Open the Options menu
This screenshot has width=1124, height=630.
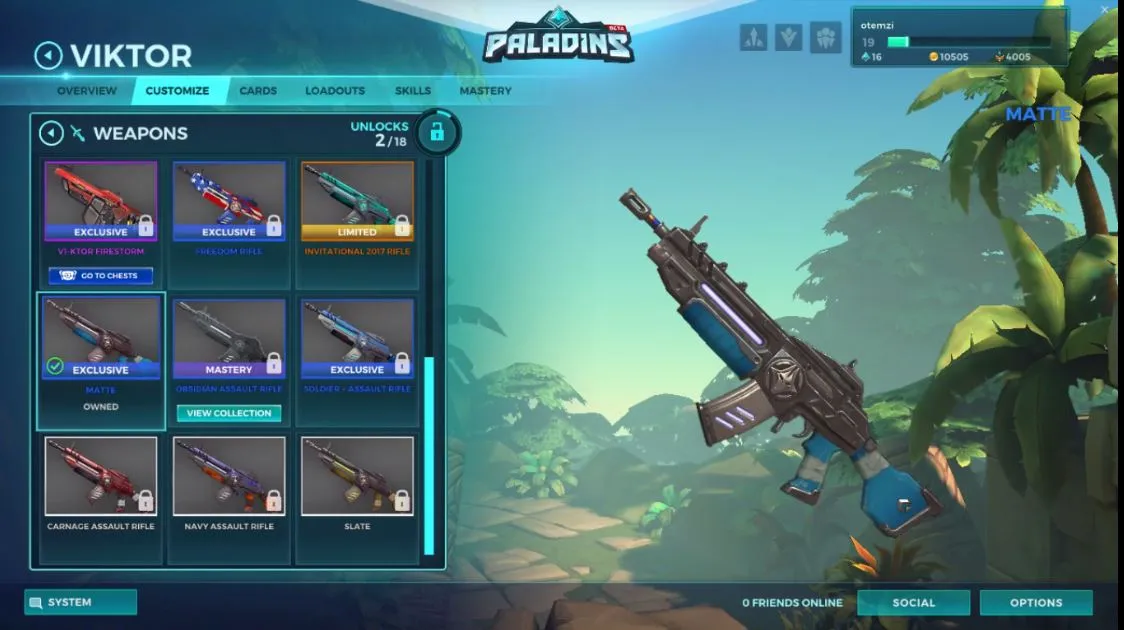[1036, 603]
